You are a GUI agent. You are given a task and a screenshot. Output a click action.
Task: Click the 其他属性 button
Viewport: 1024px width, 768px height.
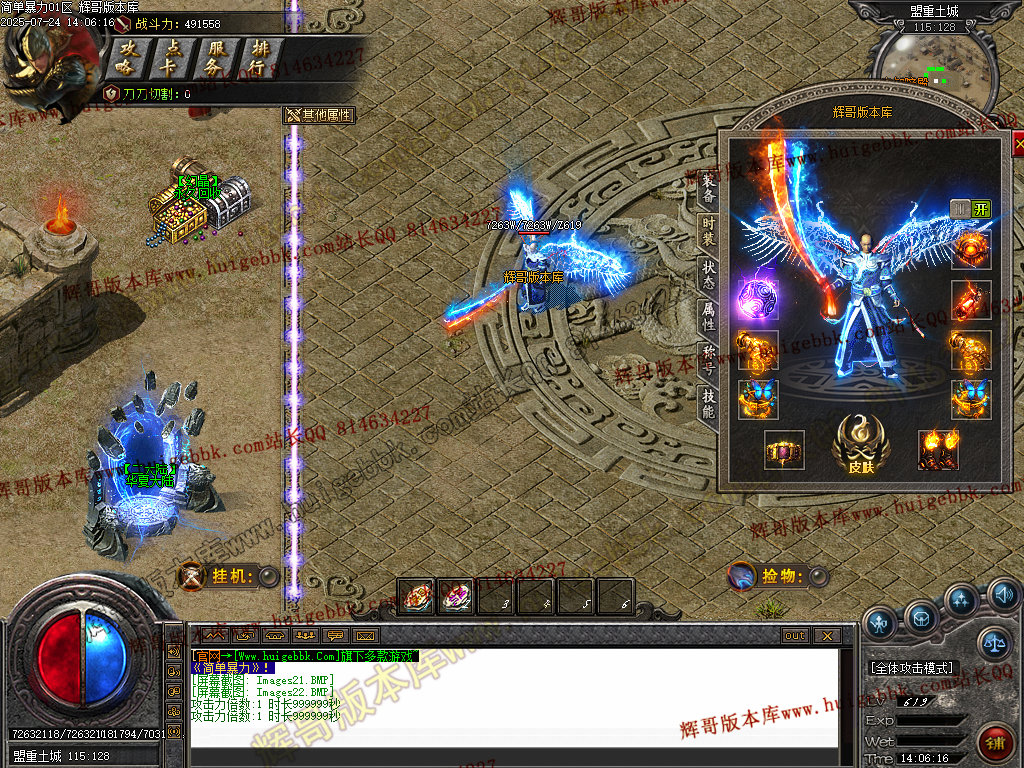320,115
